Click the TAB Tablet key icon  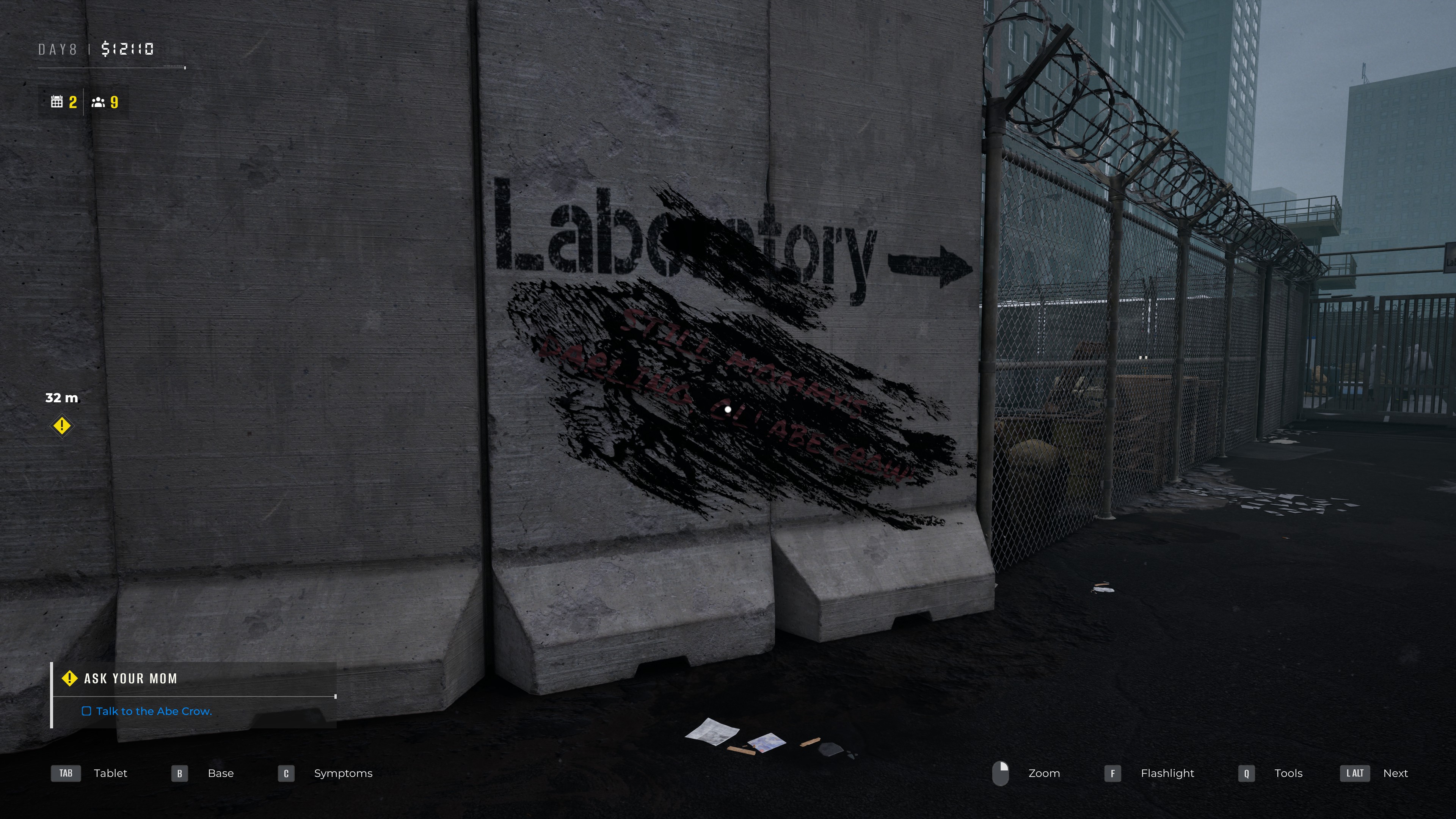(66, 773)
